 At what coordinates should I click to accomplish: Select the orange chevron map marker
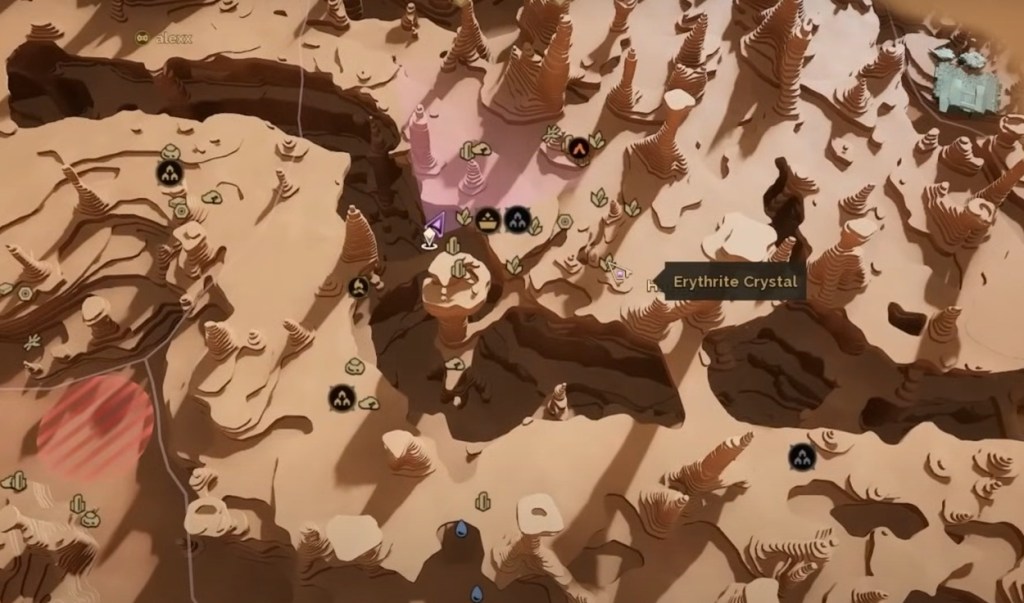click(577, 147)
